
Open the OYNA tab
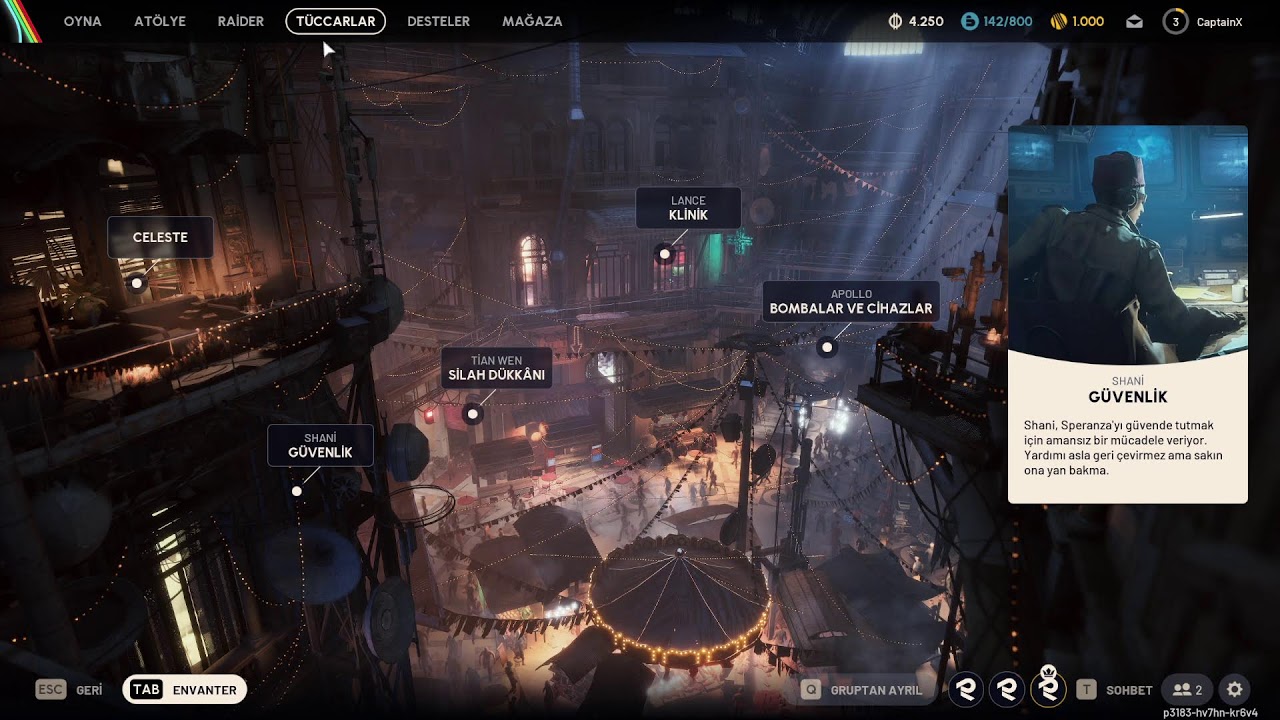(x=82, y=21)
